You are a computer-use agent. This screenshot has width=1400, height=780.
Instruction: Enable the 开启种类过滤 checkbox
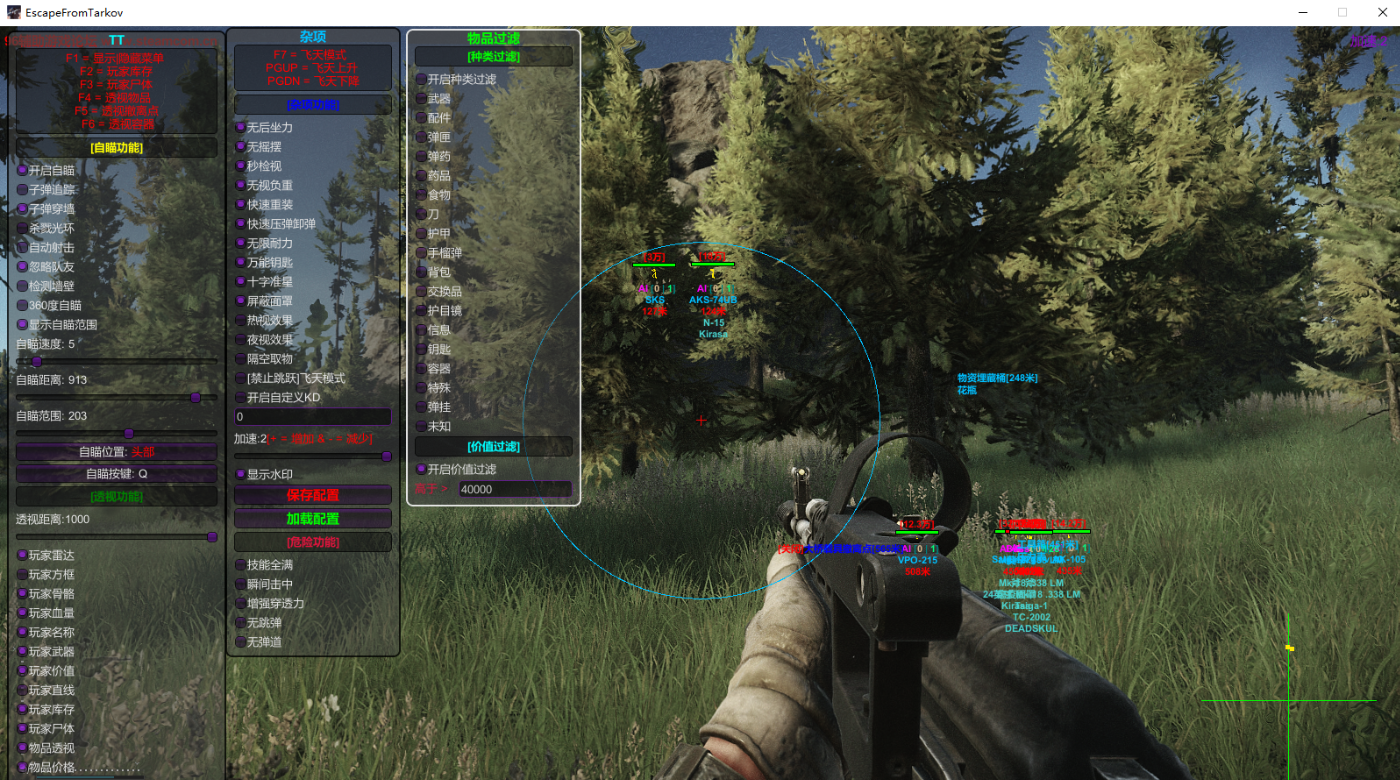421,79
